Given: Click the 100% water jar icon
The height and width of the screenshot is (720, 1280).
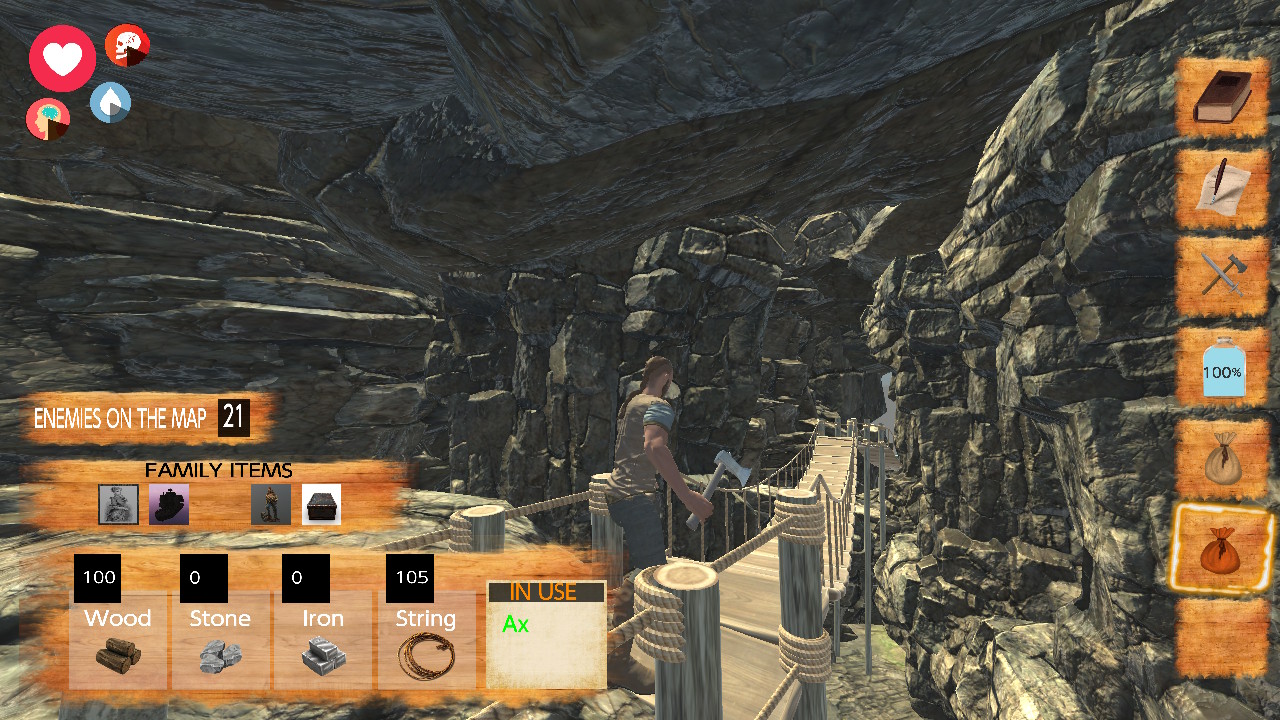Looking at the screenshot, I should point(1222,369).
